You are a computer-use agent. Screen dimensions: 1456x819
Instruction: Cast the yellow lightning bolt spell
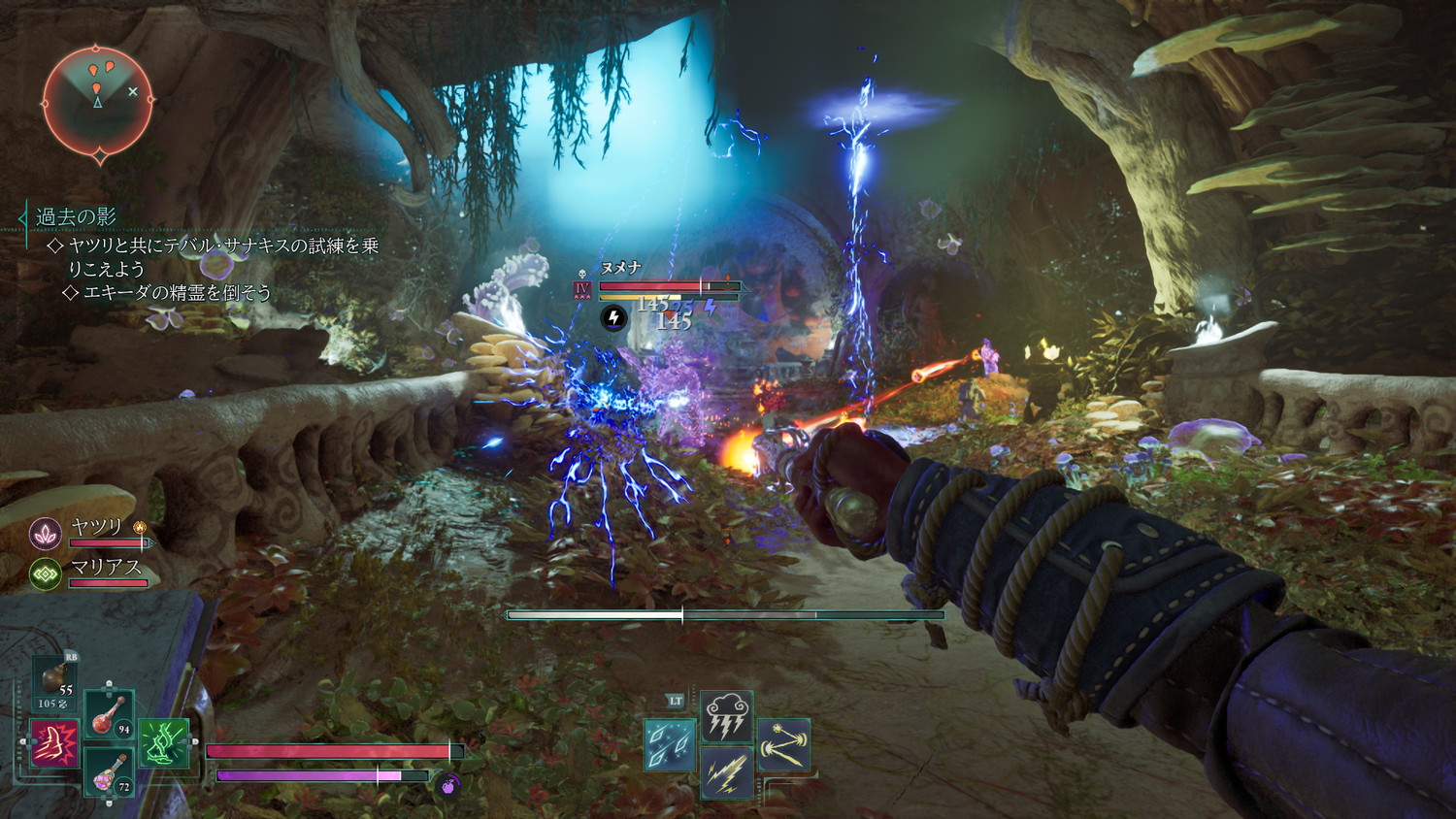[x=726, y=773]
